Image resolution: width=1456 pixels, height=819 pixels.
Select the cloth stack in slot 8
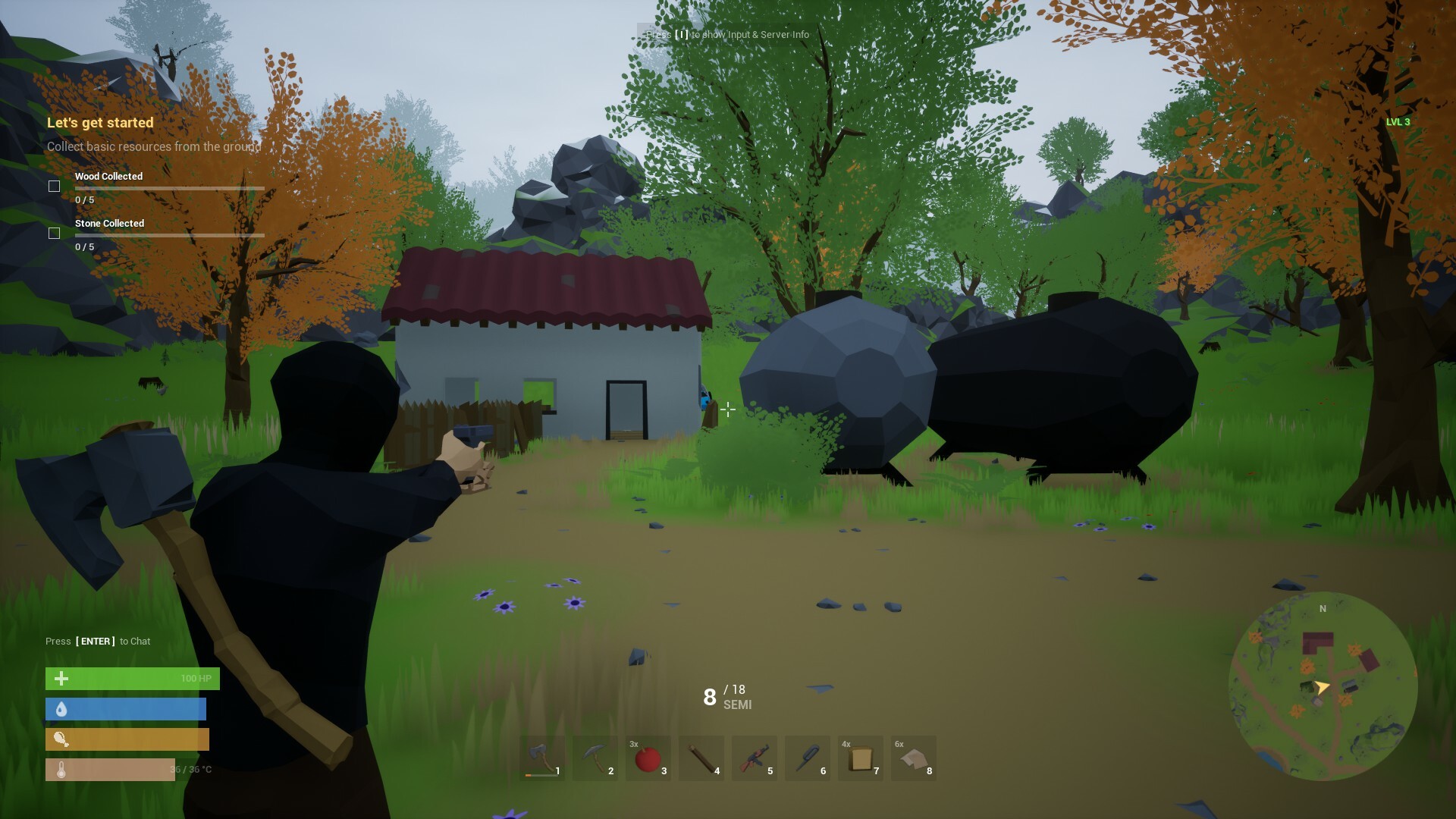(913, 758)
